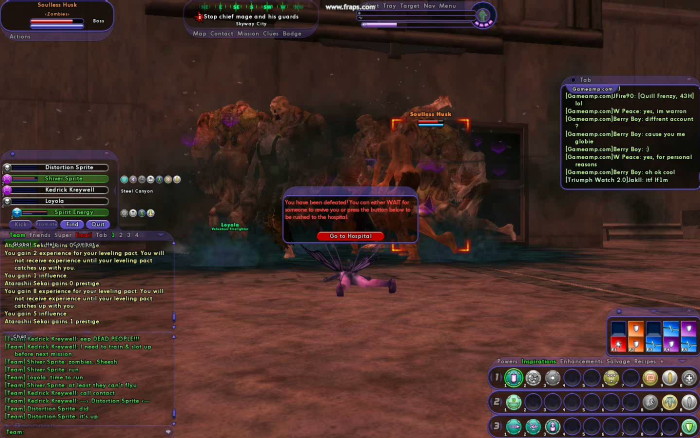This screenshot has height=438, width=700.
Task: Select teammate Kedrick Kreywell in team list
Action: tap(69, 189)
